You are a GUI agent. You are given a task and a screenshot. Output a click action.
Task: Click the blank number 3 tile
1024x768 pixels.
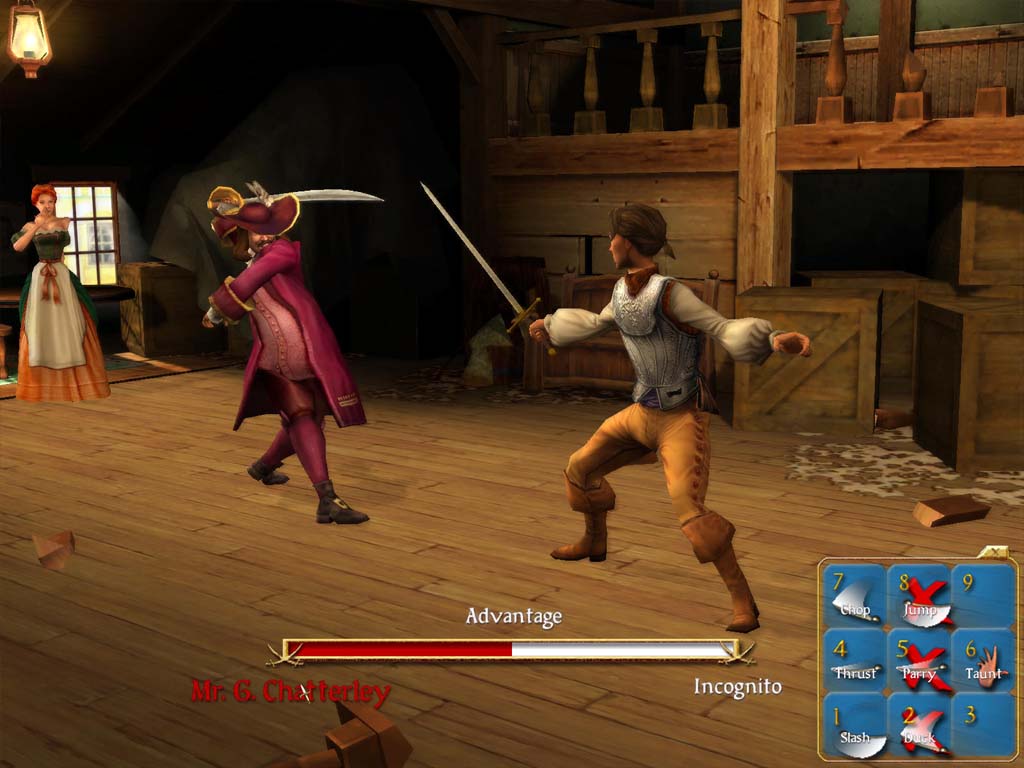point(983,727)
